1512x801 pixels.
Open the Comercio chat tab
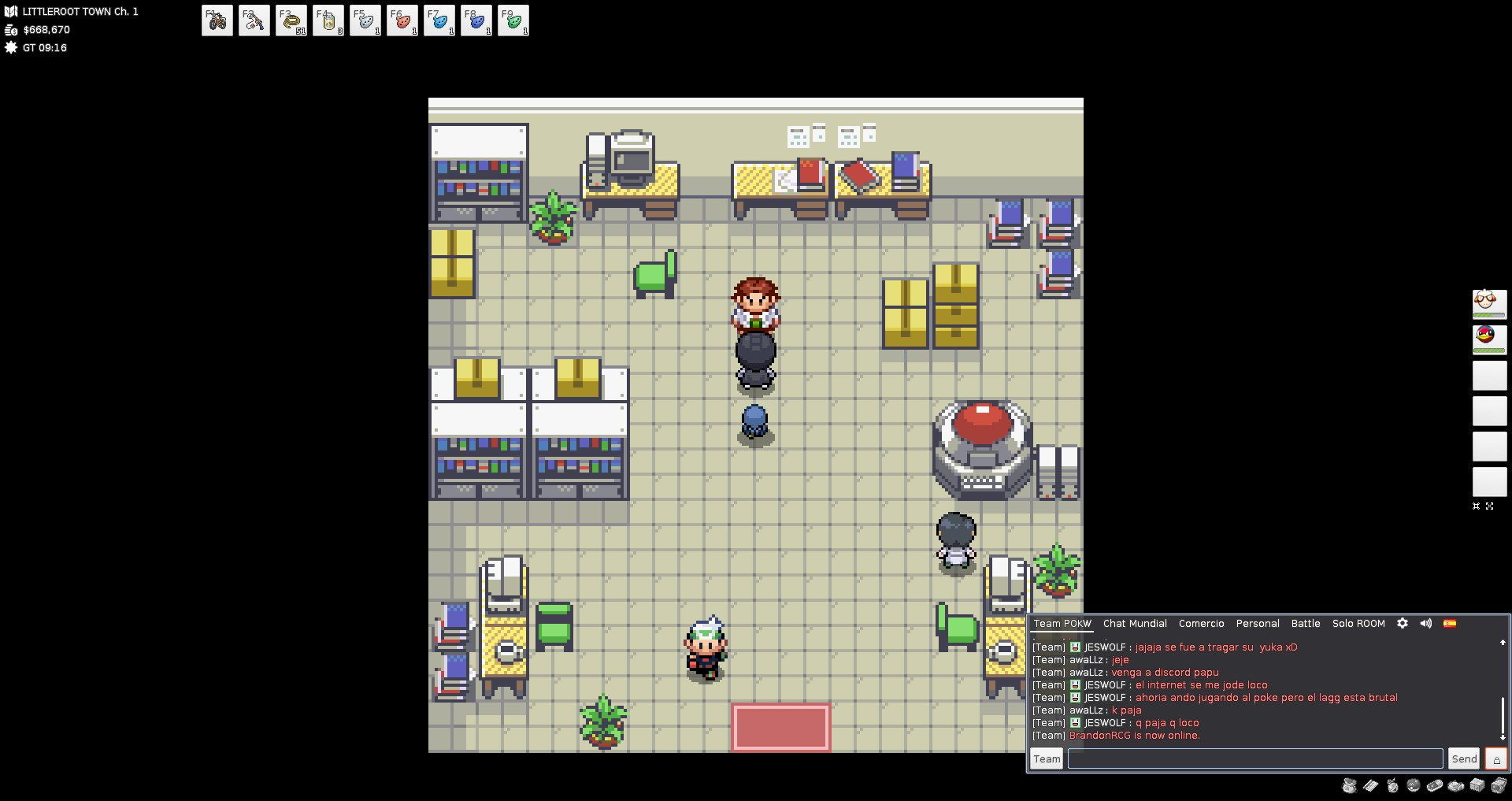pos(1201,623)
